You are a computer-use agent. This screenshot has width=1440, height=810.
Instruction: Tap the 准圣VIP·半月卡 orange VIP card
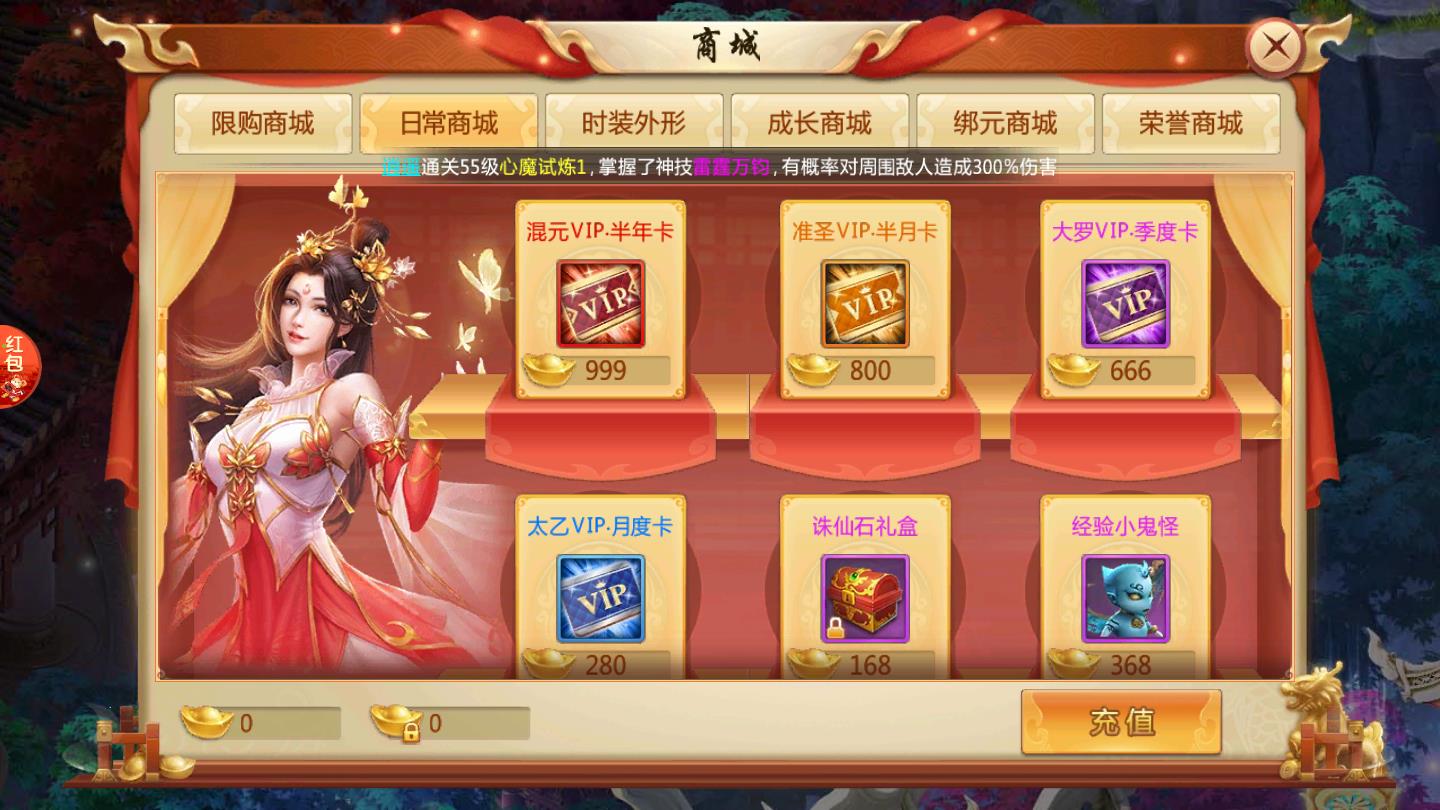pyautogui.click(x=862, y=303)
